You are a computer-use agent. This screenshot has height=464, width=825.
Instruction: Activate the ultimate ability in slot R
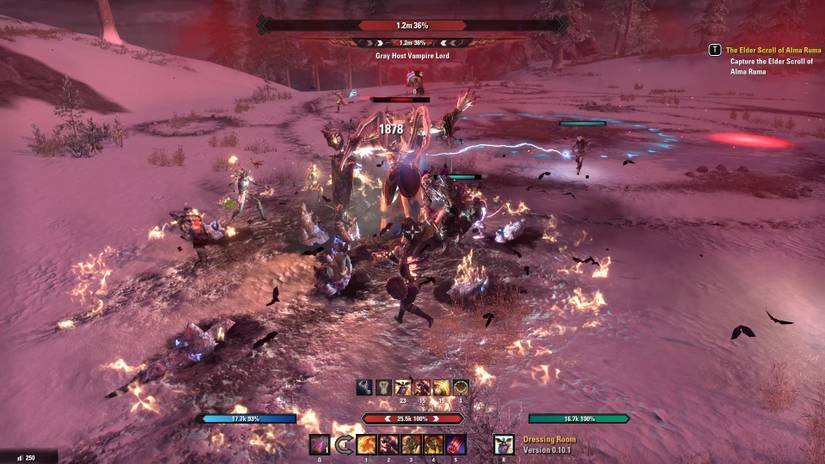coord(503,445)
